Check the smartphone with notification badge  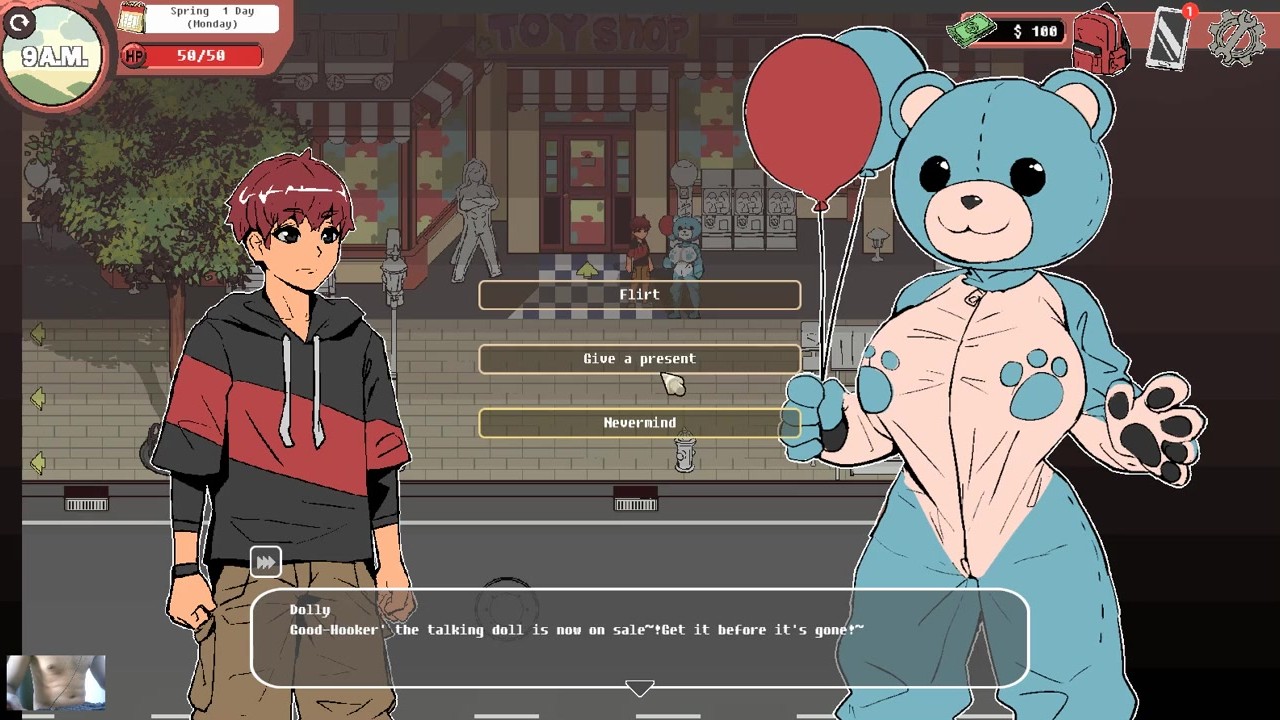tap(1168, 38)
